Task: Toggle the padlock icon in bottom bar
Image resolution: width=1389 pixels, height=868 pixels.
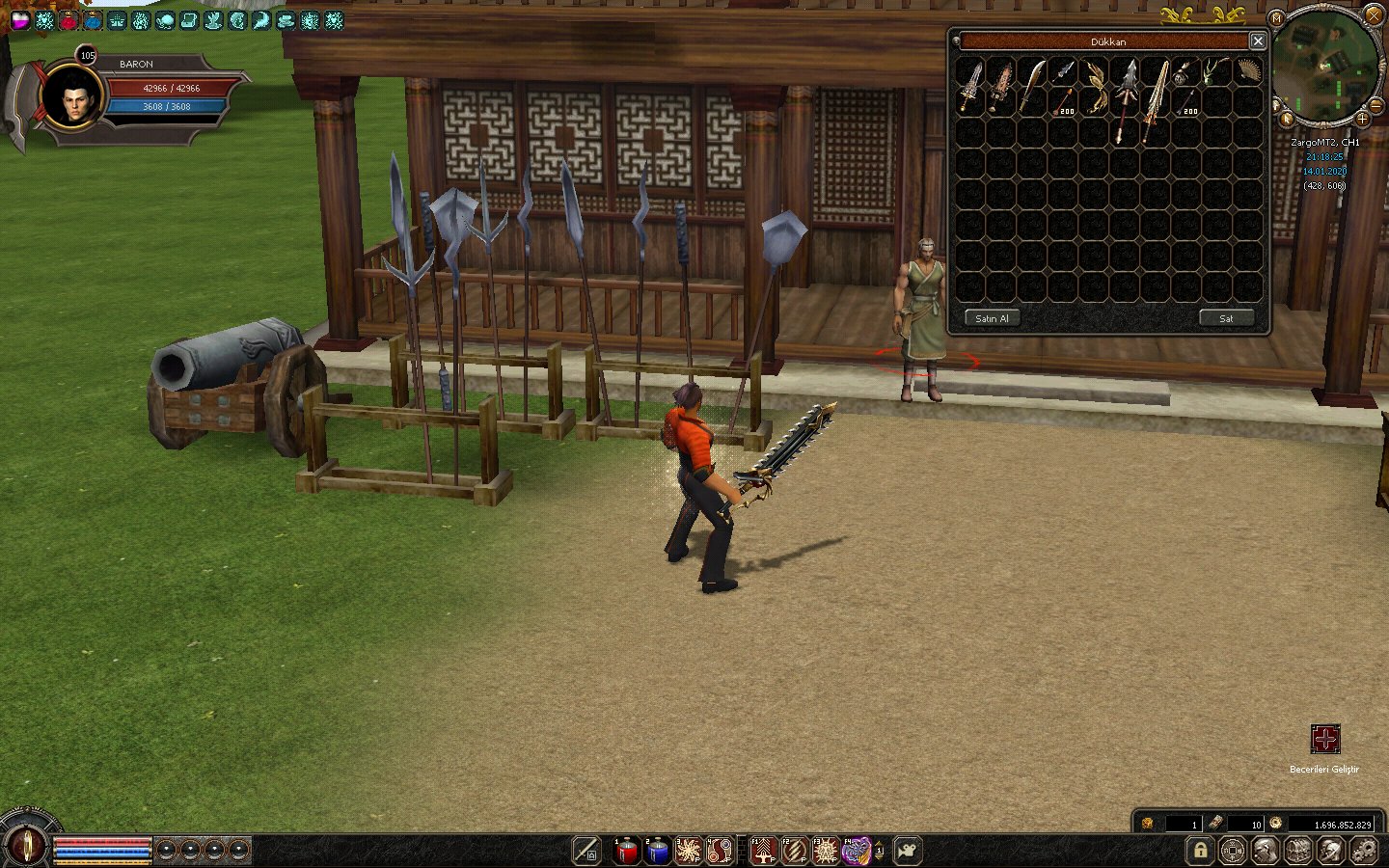Action: 1200,851
